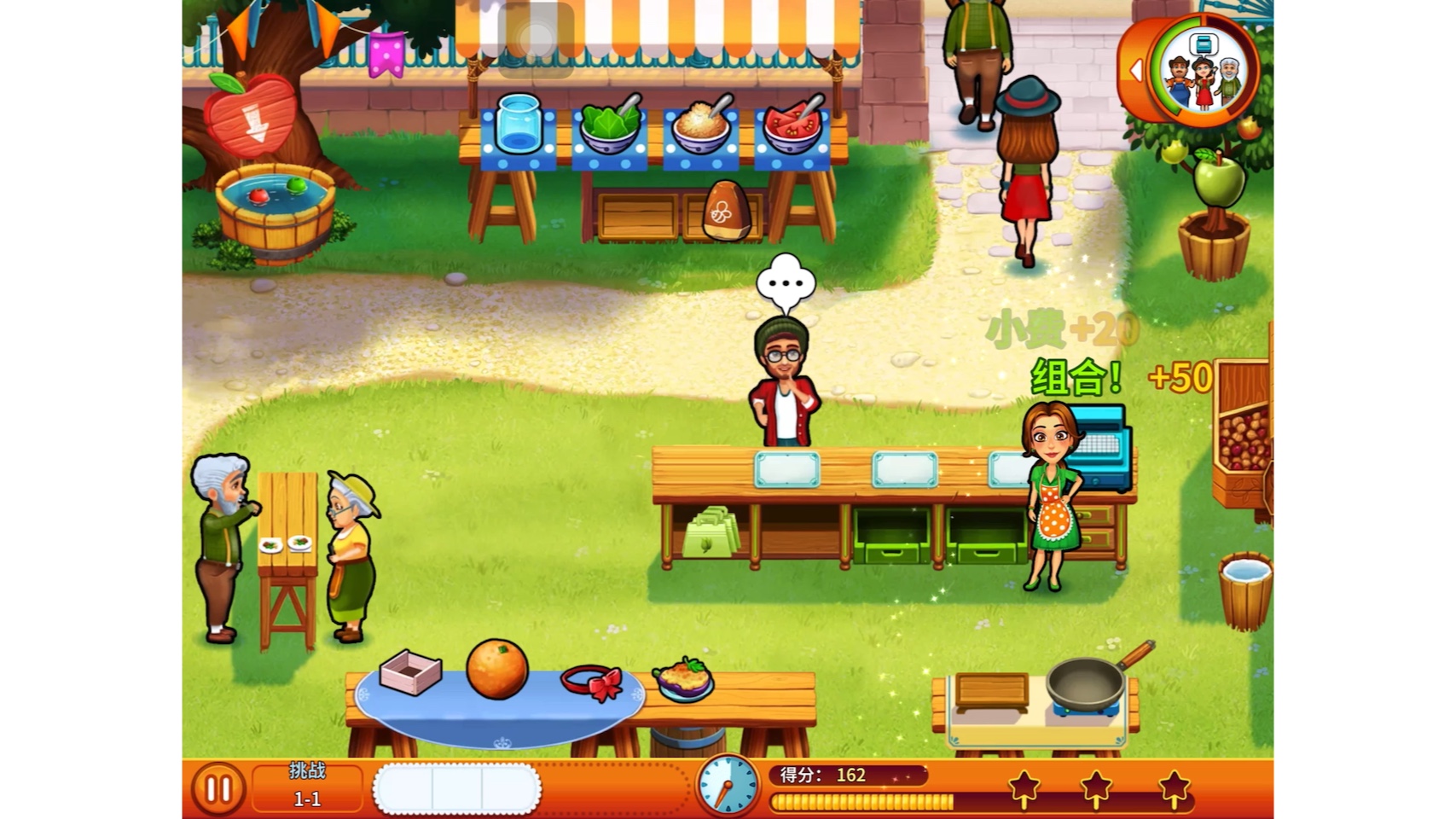Take the pink gift box

pos(410,671)
